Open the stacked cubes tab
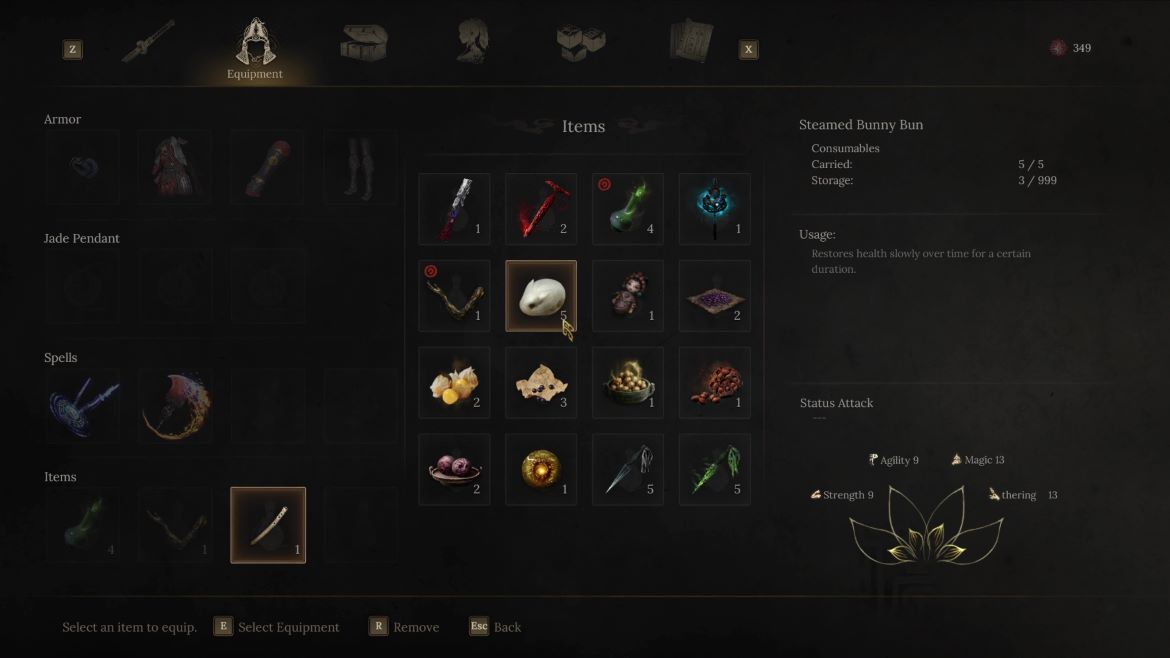This screenshot has width=1170, height=658. [x=581, y=43]
